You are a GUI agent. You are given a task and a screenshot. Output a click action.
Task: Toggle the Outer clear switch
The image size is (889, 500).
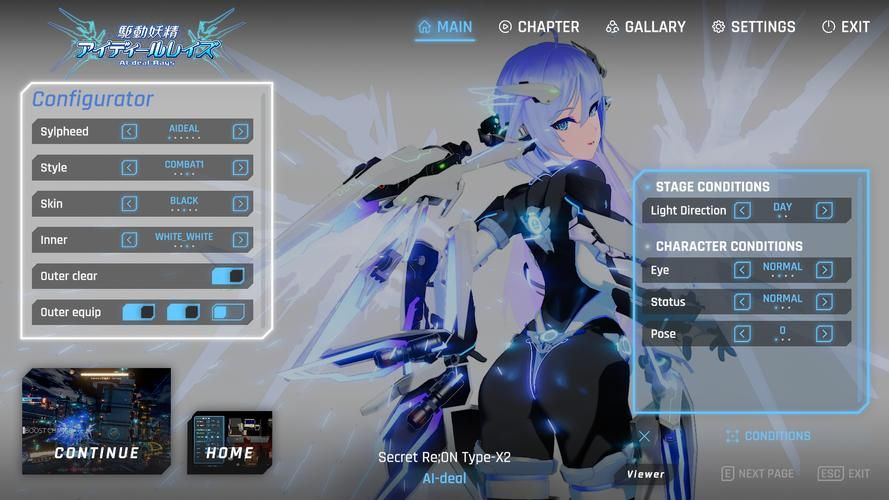pyautogui.click(x=228, y=276)
